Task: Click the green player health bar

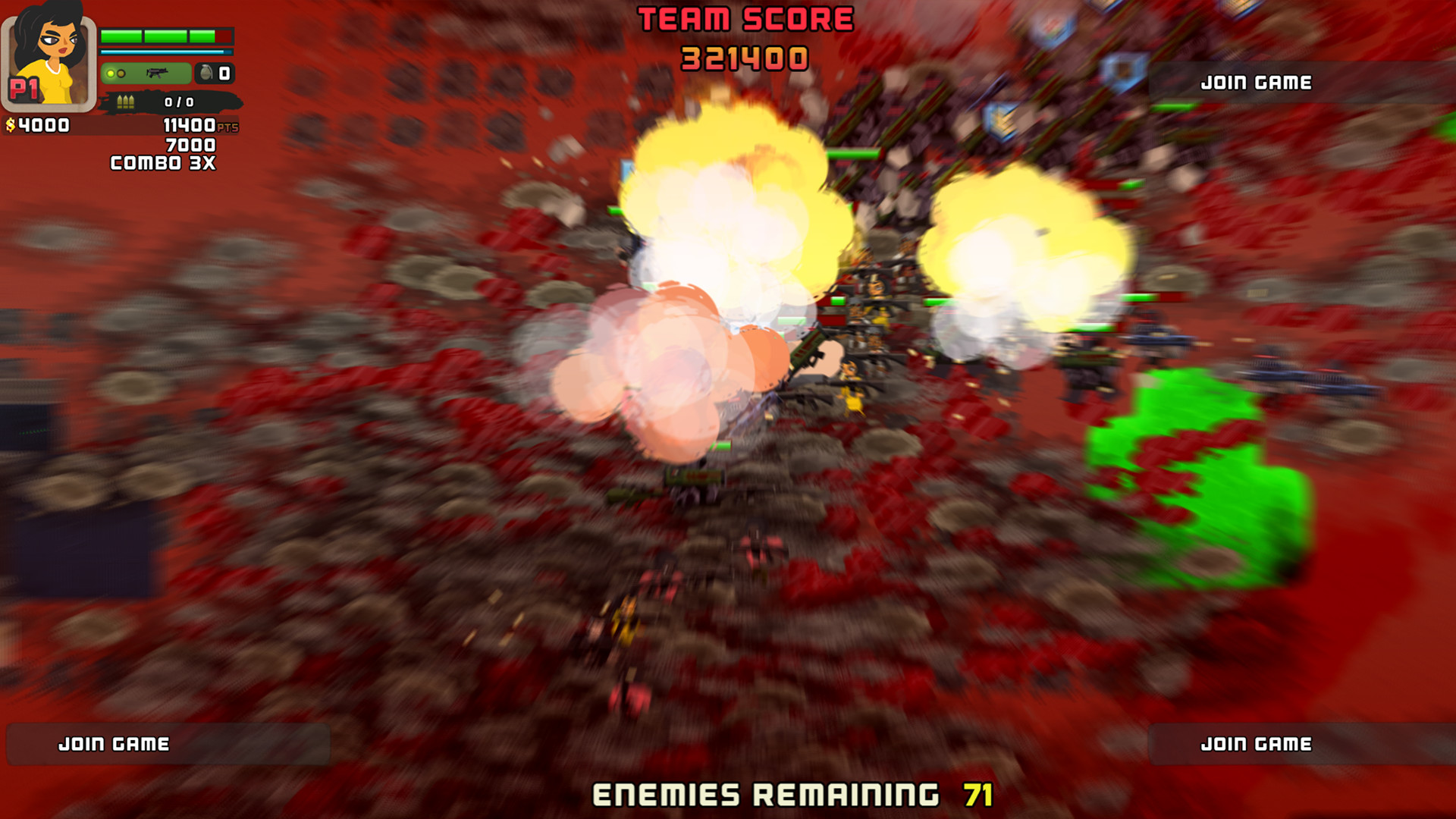Action: click(x=167, y=36)
